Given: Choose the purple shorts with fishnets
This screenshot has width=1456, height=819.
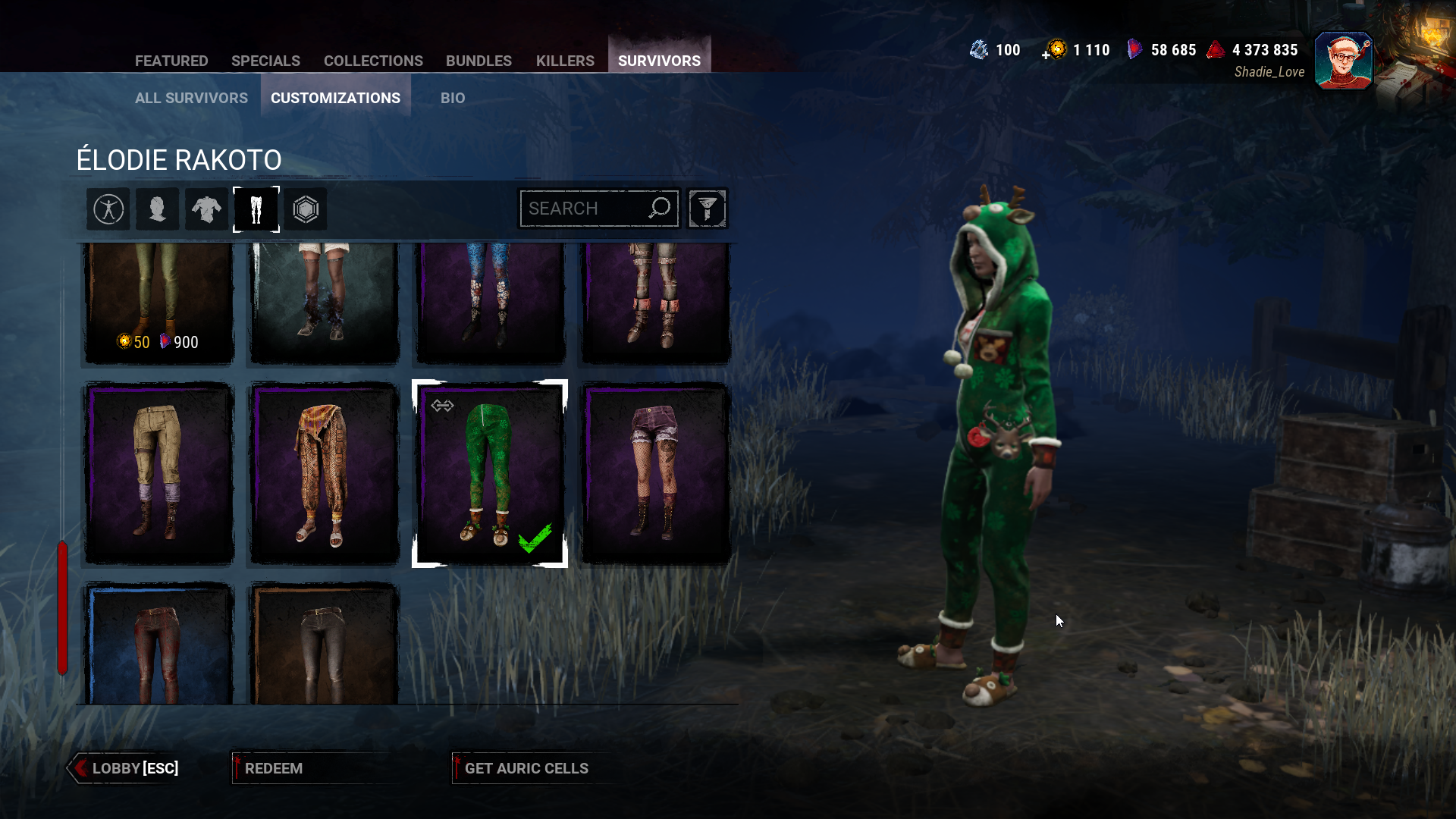Looking at the screenshot, I should pos(656,473).
